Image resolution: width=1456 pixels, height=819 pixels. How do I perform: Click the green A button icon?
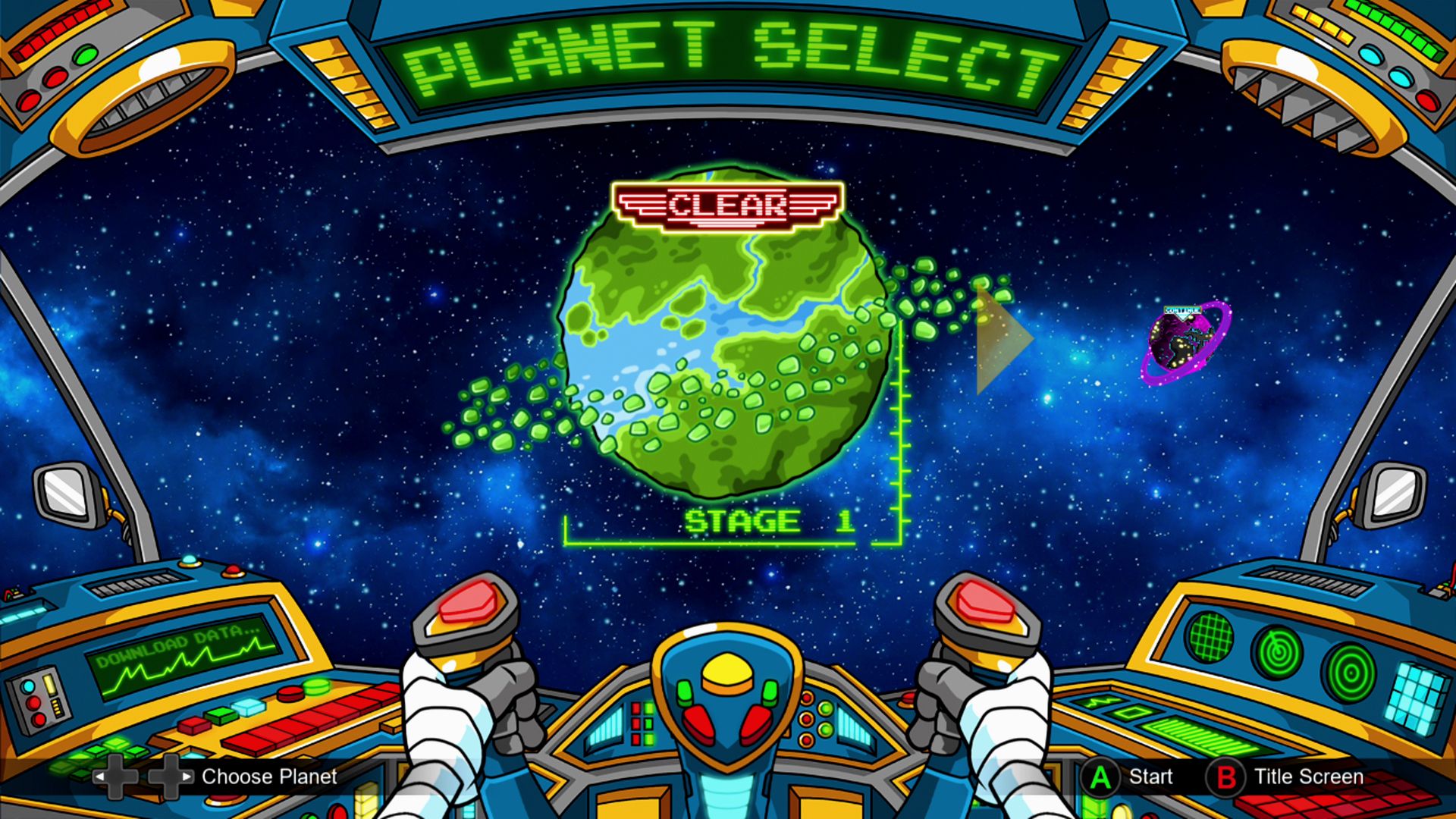coord(1101,777)
